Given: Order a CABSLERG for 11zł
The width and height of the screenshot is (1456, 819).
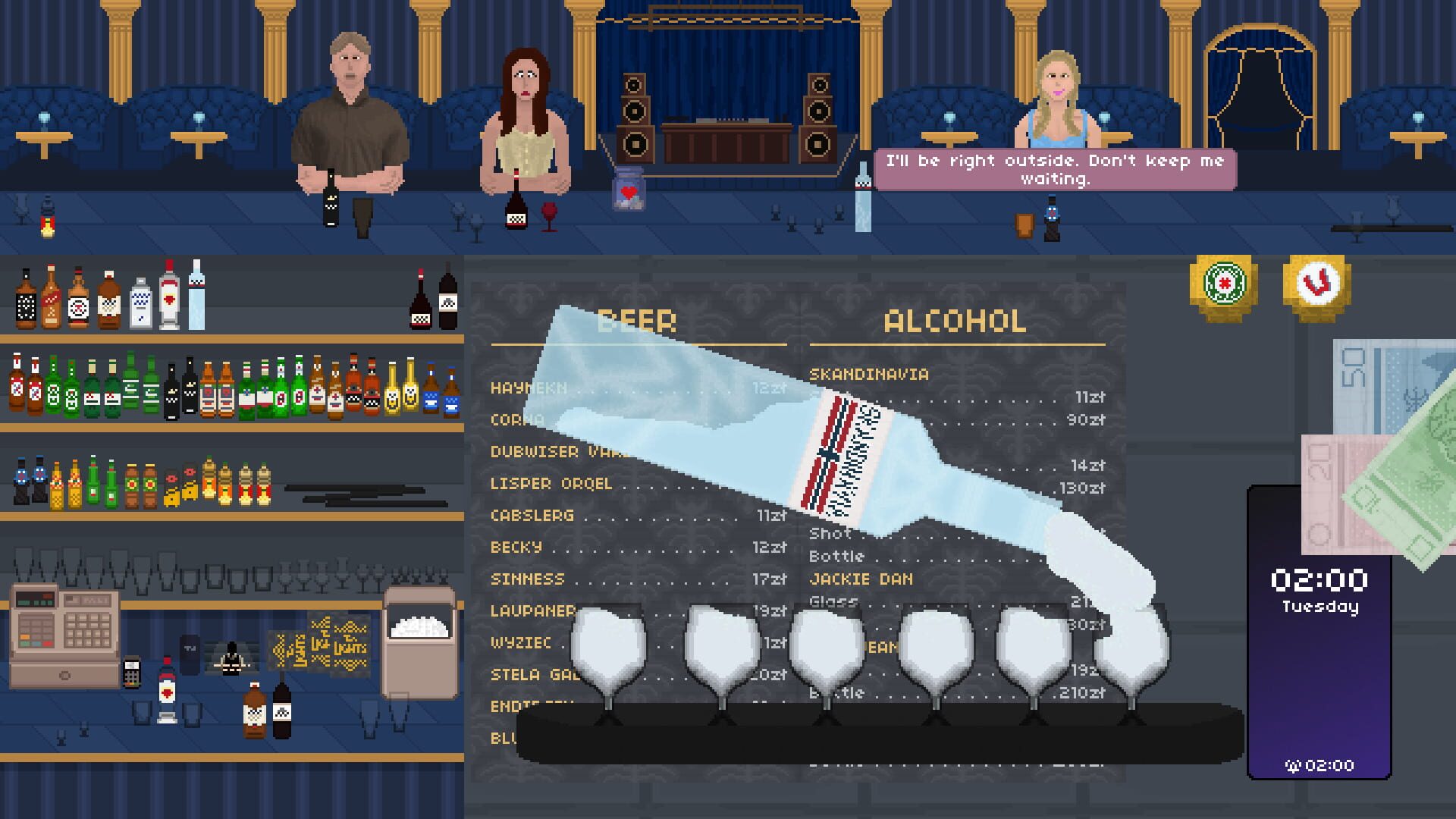Looking at the screenshot, I should tap(532, 516).
